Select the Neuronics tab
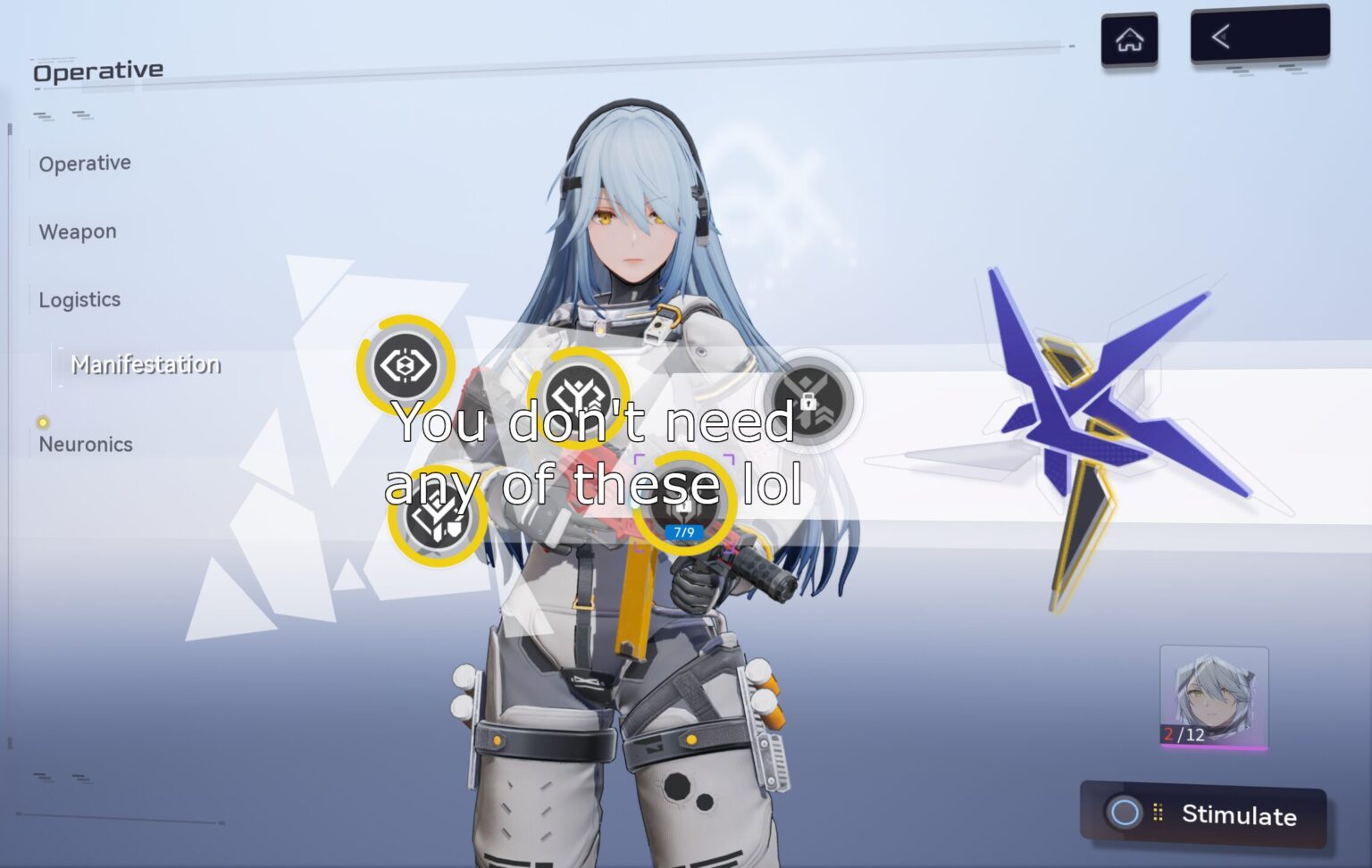 pos(86,444)
